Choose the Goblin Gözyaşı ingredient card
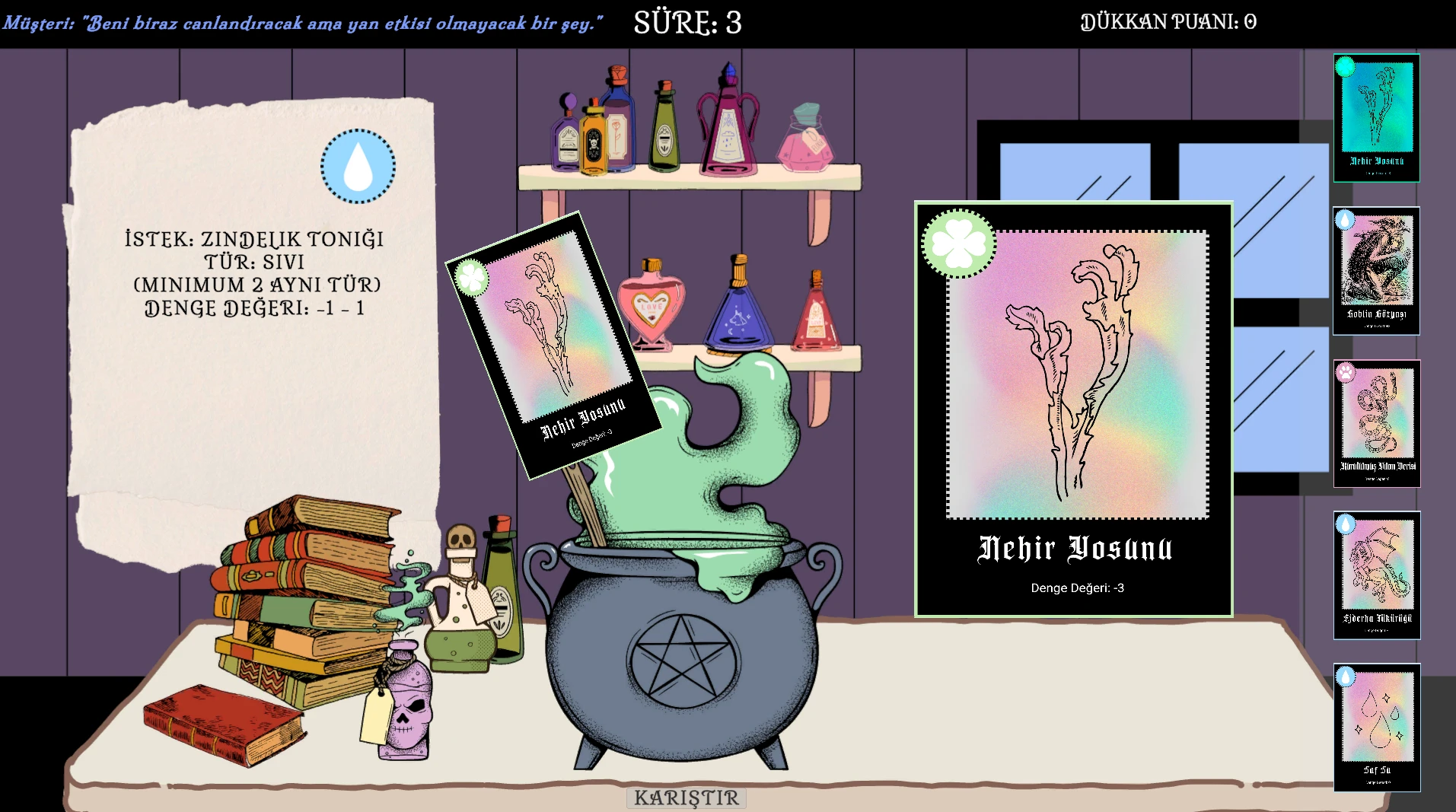Image resolution: width=1456 pixels, height=812 pixels. (x=1376, y=271)
